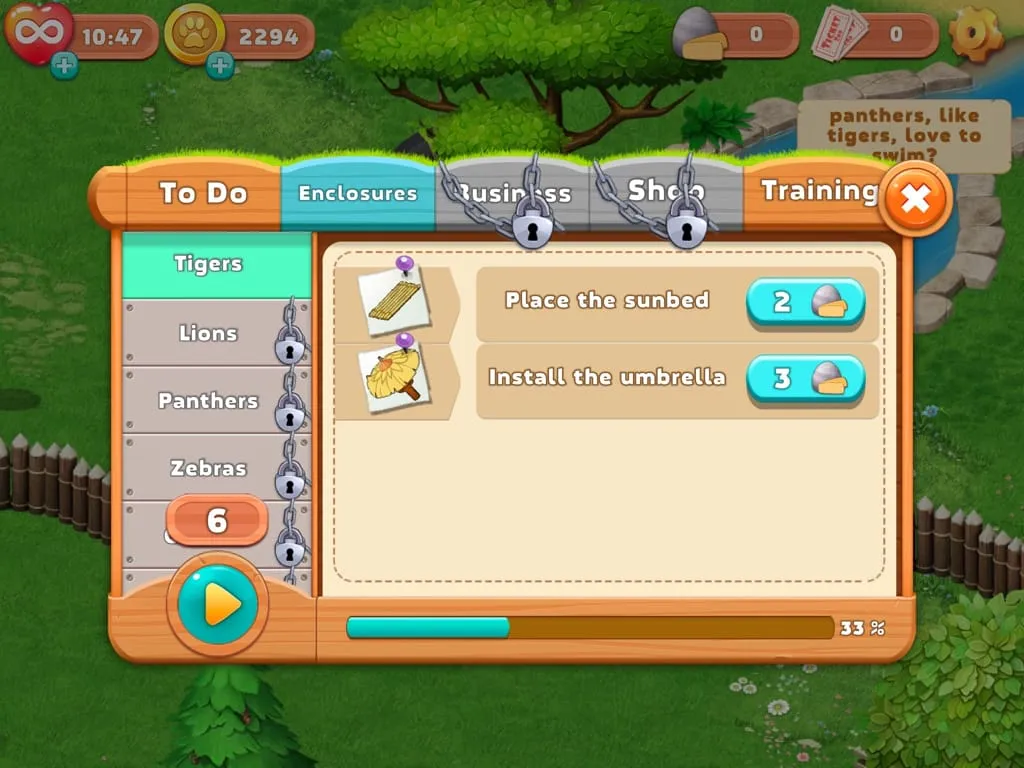Pay 3 stones to install the umbrella
The height and width of the screenshot is (768, 1024).
pyautogui.click(x=805, y=379)
